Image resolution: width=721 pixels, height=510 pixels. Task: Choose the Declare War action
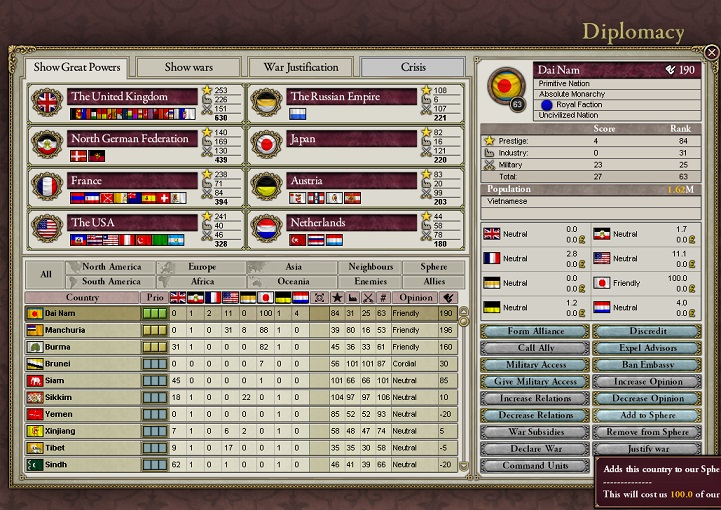point(535,449)
